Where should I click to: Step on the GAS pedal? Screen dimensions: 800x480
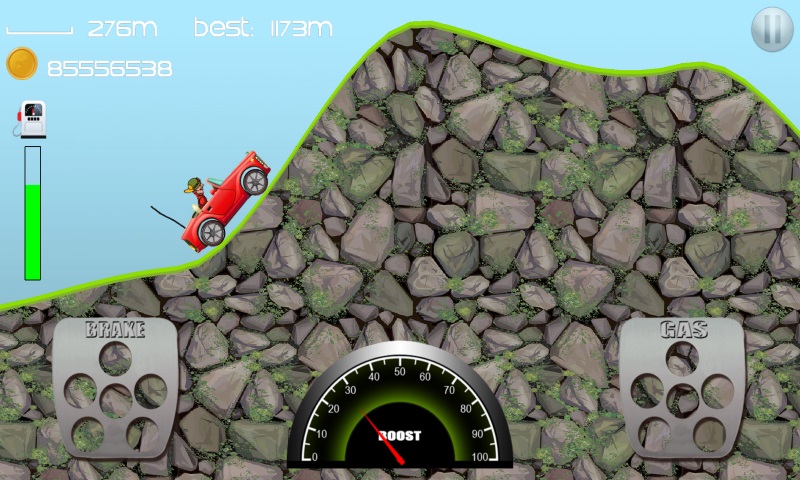coord(682,387)
